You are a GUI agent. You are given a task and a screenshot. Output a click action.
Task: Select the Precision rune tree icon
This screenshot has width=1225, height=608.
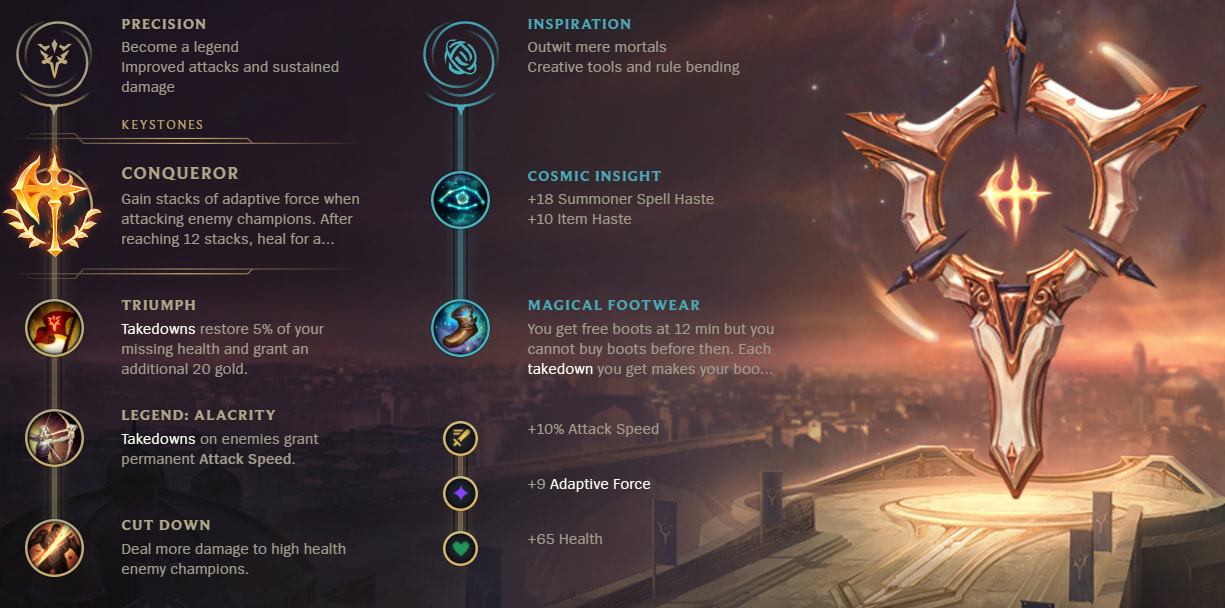pyautogui.click(x=54, y=58)
